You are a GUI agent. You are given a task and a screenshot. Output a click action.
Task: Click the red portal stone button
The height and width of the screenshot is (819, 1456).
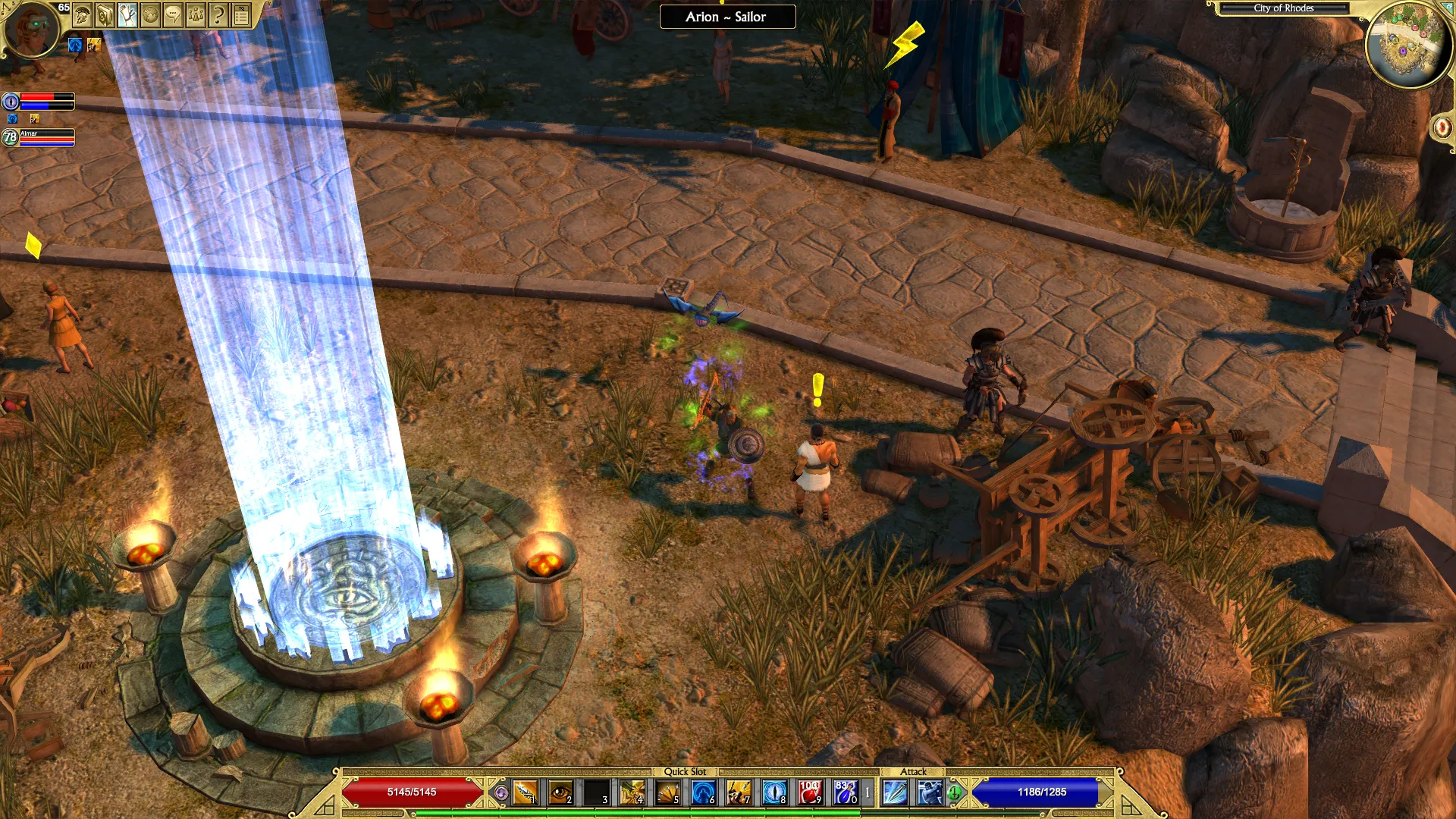pyautogui.click(x=1442, y=127)
